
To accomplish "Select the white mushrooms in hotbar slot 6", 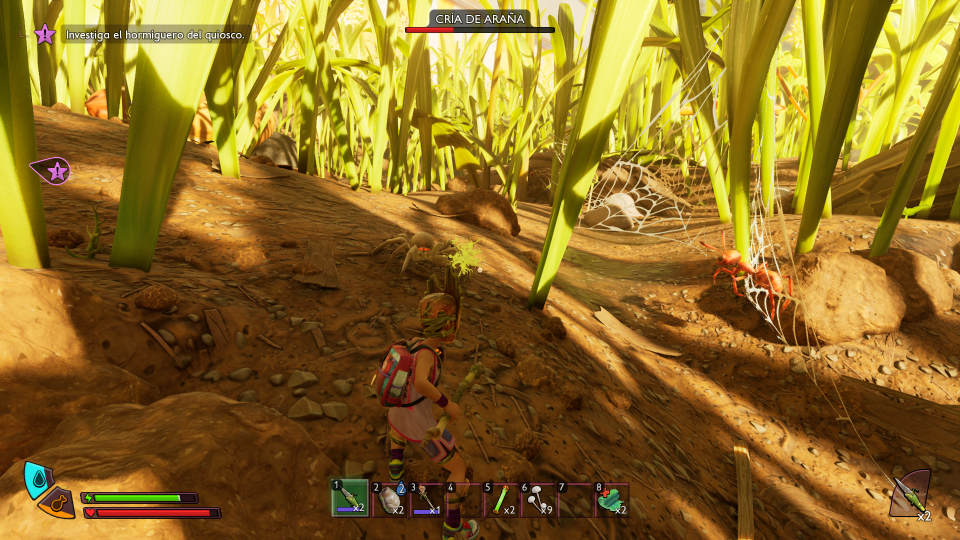I will pyautogui.click(x=540, y=498).
